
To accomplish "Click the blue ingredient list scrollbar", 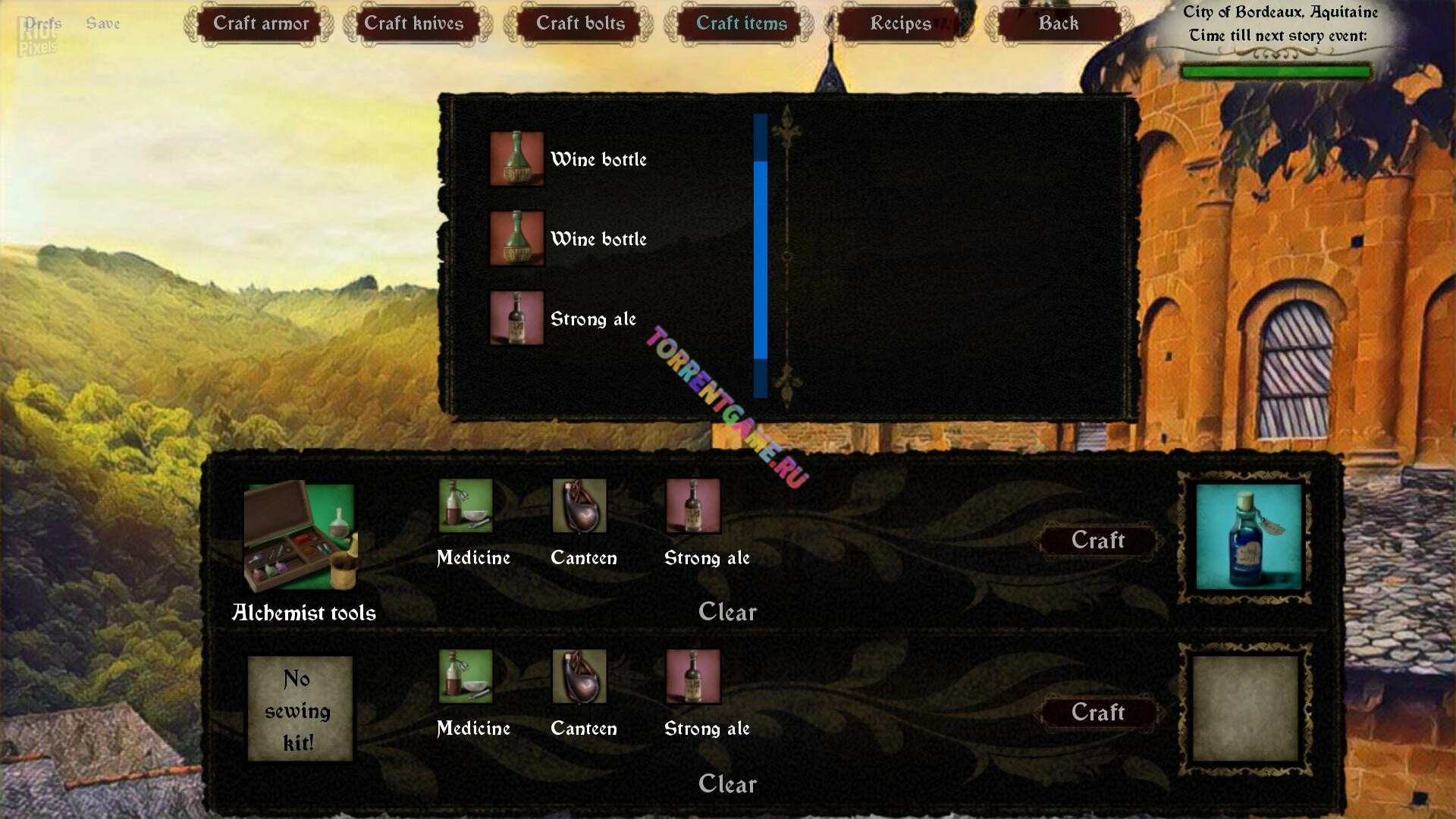I will point(761,258).
